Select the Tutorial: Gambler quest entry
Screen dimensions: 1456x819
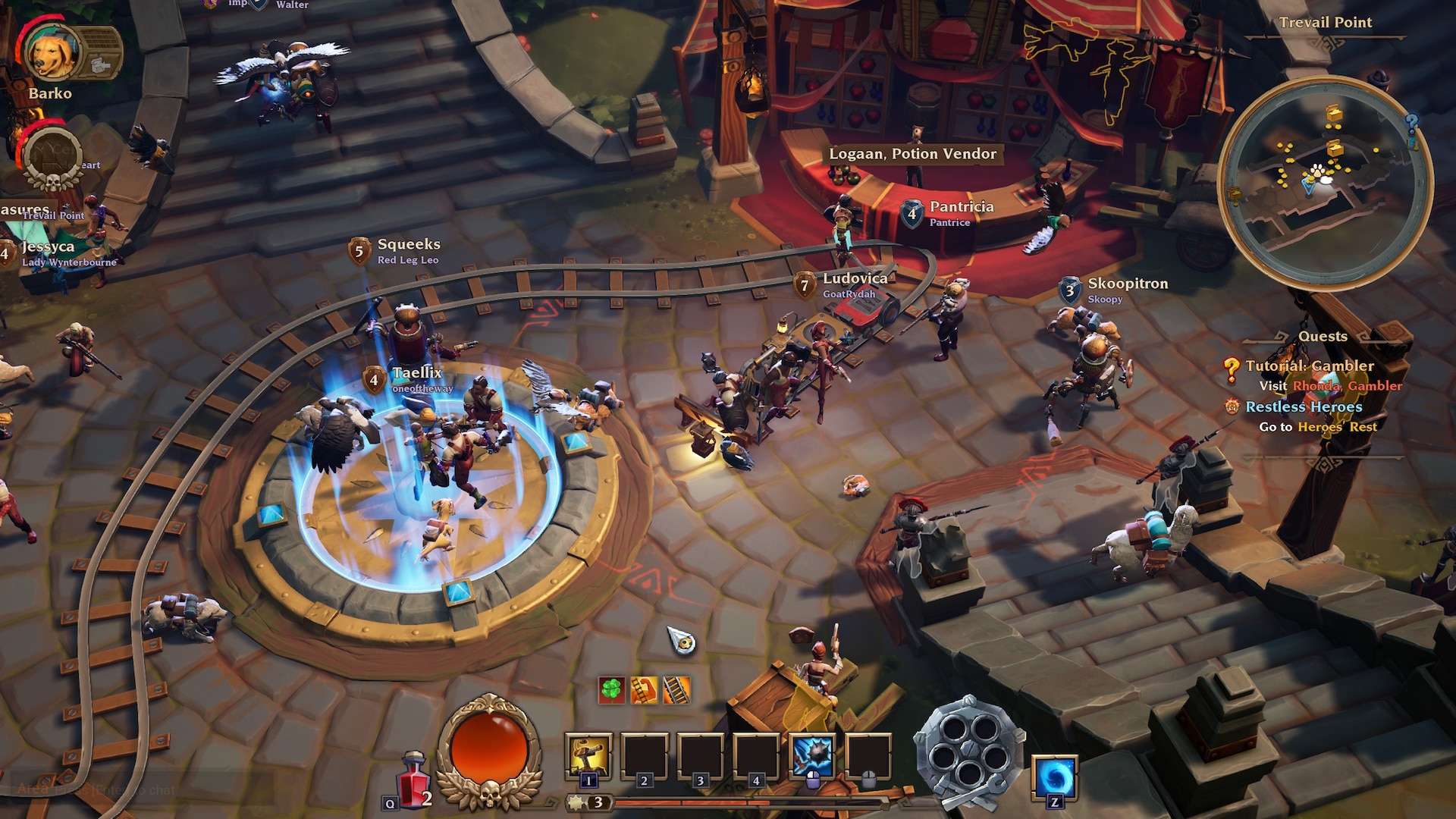(x=1309, y=366)
